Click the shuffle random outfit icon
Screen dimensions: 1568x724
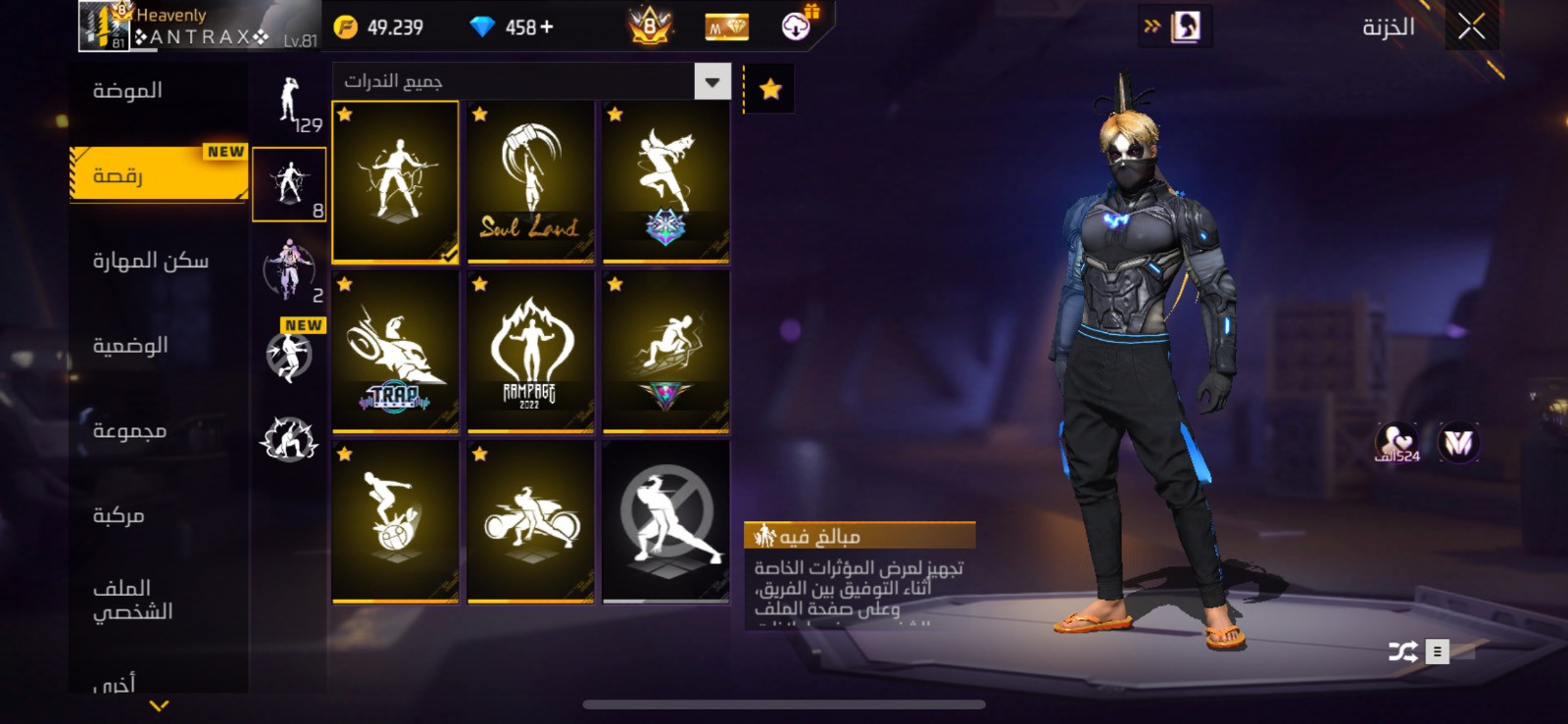[1402, 652]
